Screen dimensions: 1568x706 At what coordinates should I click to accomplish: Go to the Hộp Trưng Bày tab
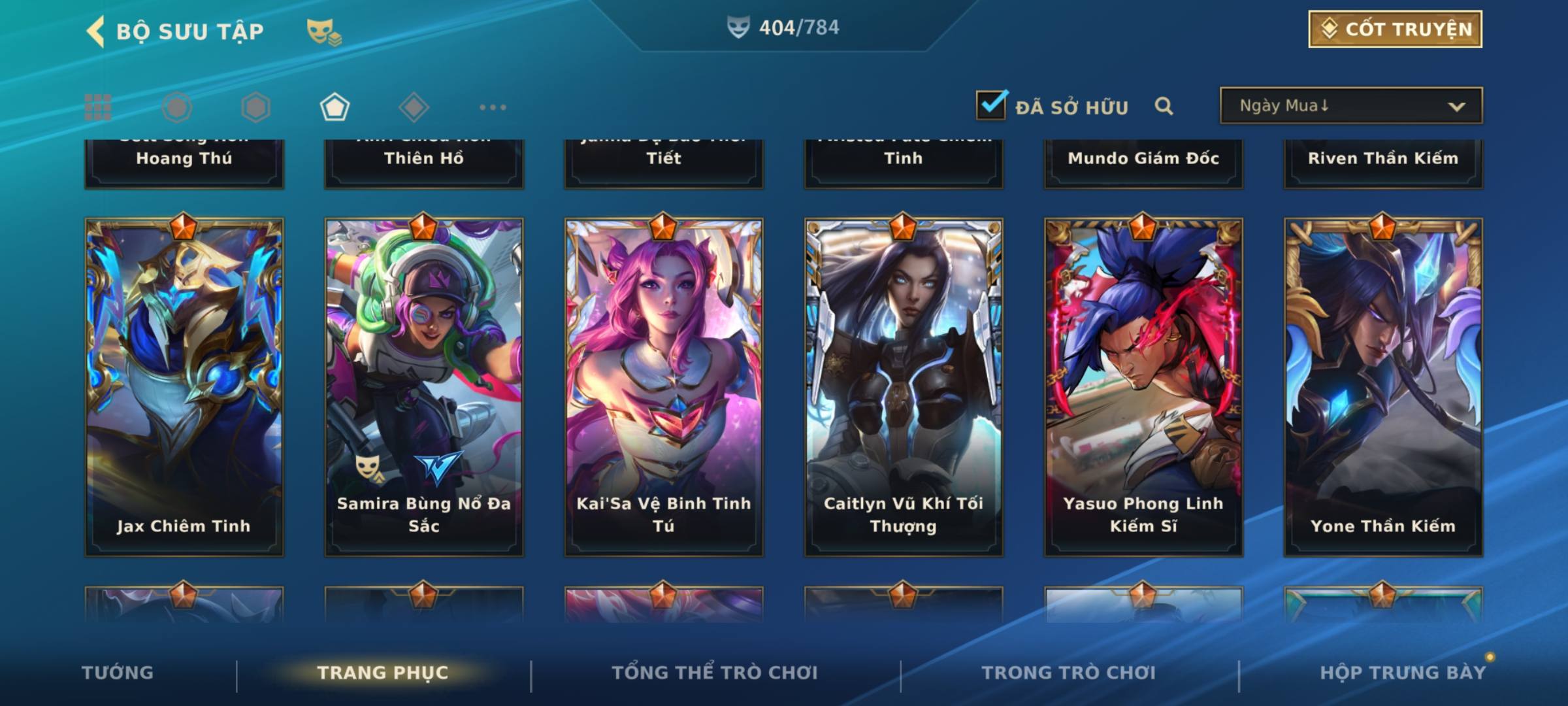click(x=1402, y=673)
